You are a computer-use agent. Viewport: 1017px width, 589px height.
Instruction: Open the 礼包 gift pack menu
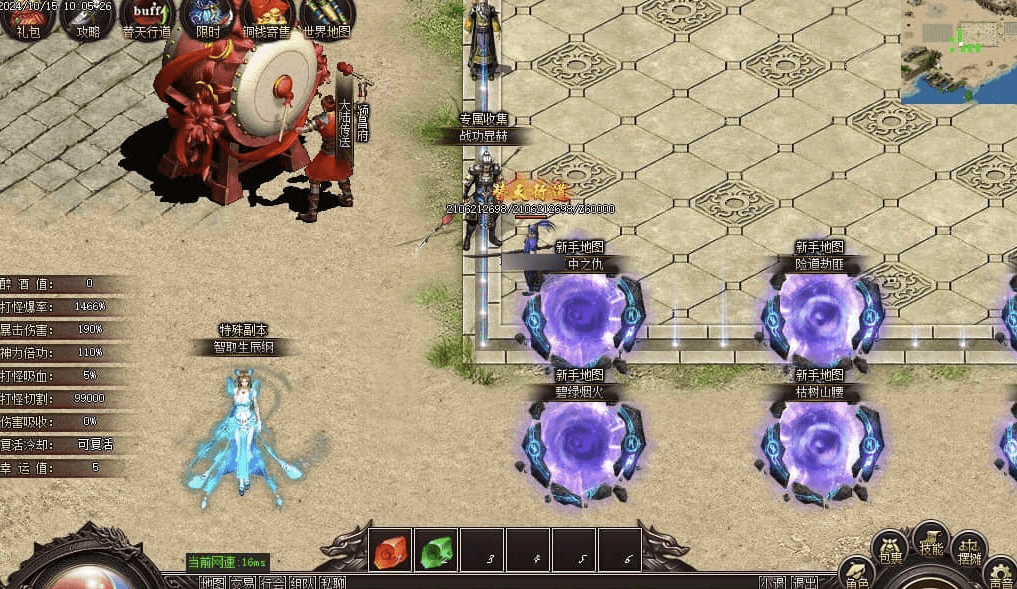(20, 17)
